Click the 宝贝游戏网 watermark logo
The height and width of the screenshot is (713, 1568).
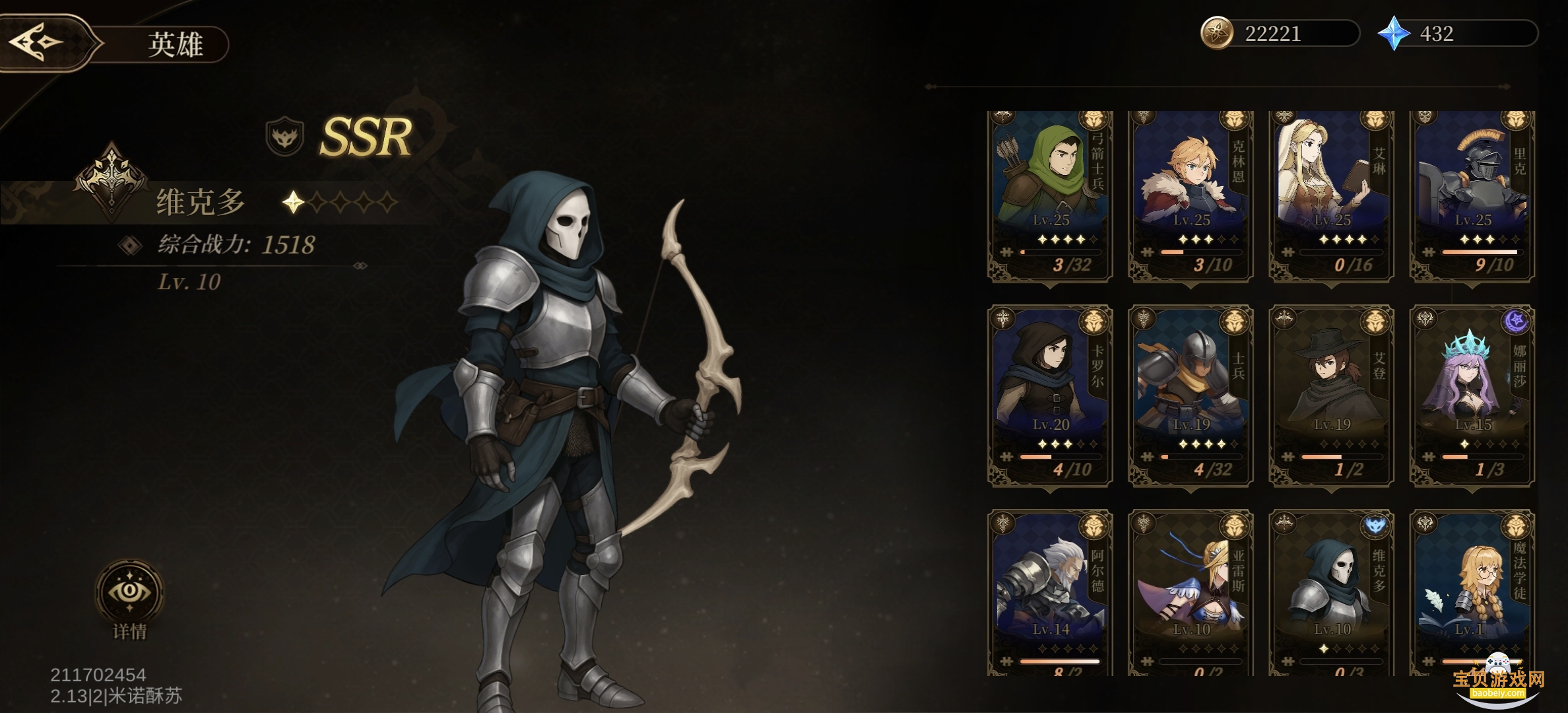point(1499,680)
